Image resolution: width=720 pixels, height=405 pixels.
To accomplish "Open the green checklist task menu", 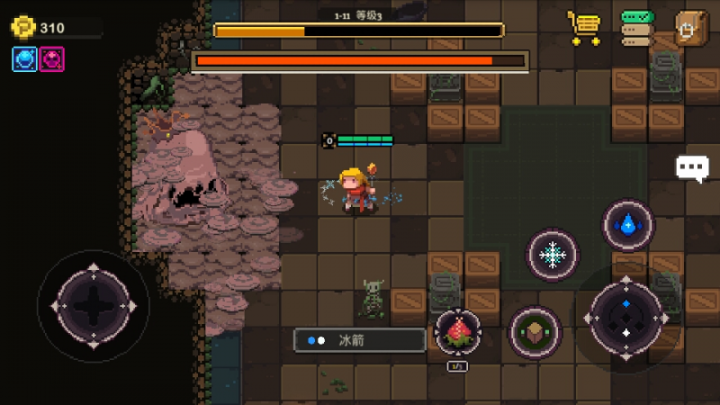I will click(x=637, y=28).
